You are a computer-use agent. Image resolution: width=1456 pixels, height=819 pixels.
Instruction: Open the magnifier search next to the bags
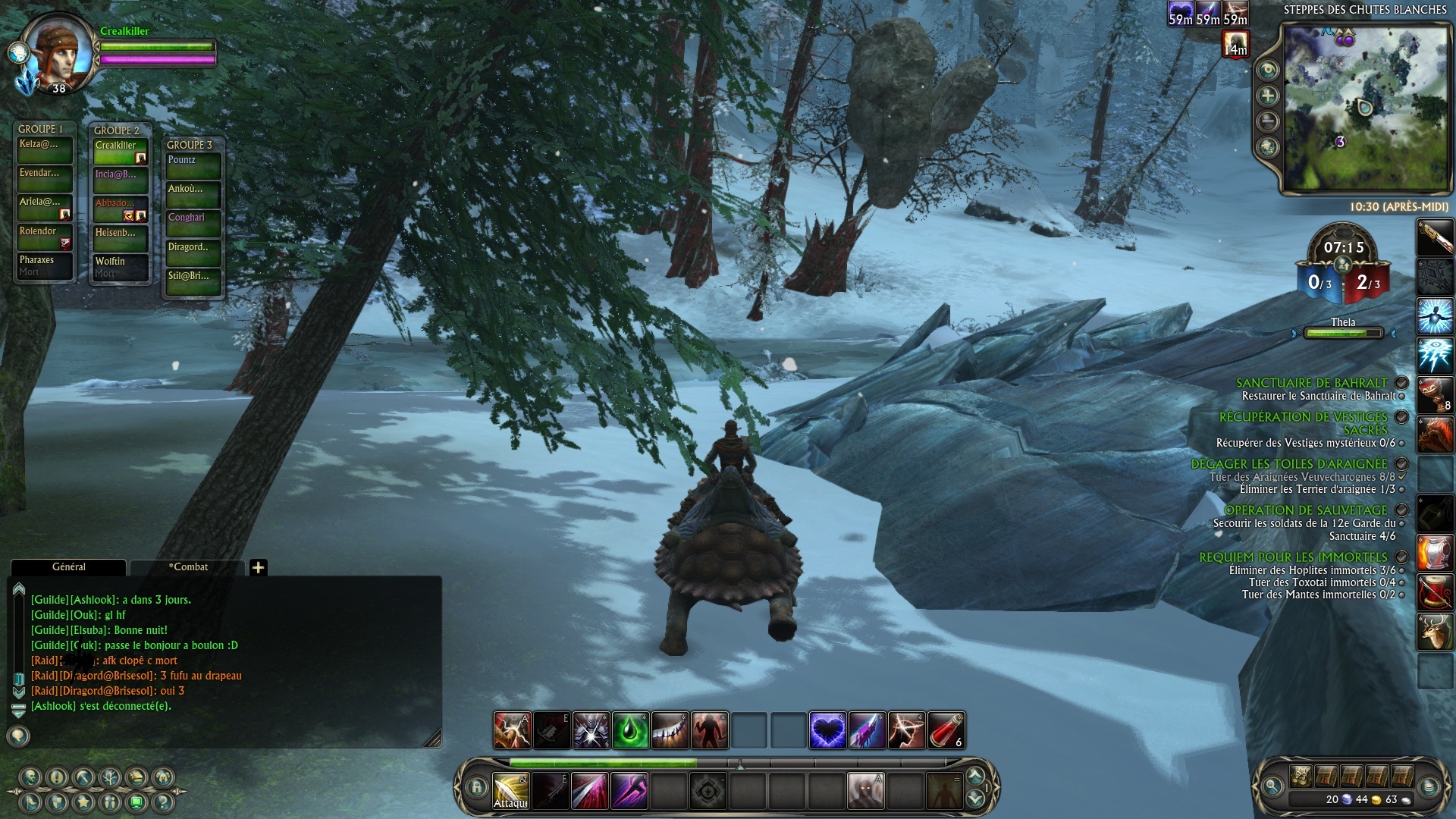[x=1272, y=787]
